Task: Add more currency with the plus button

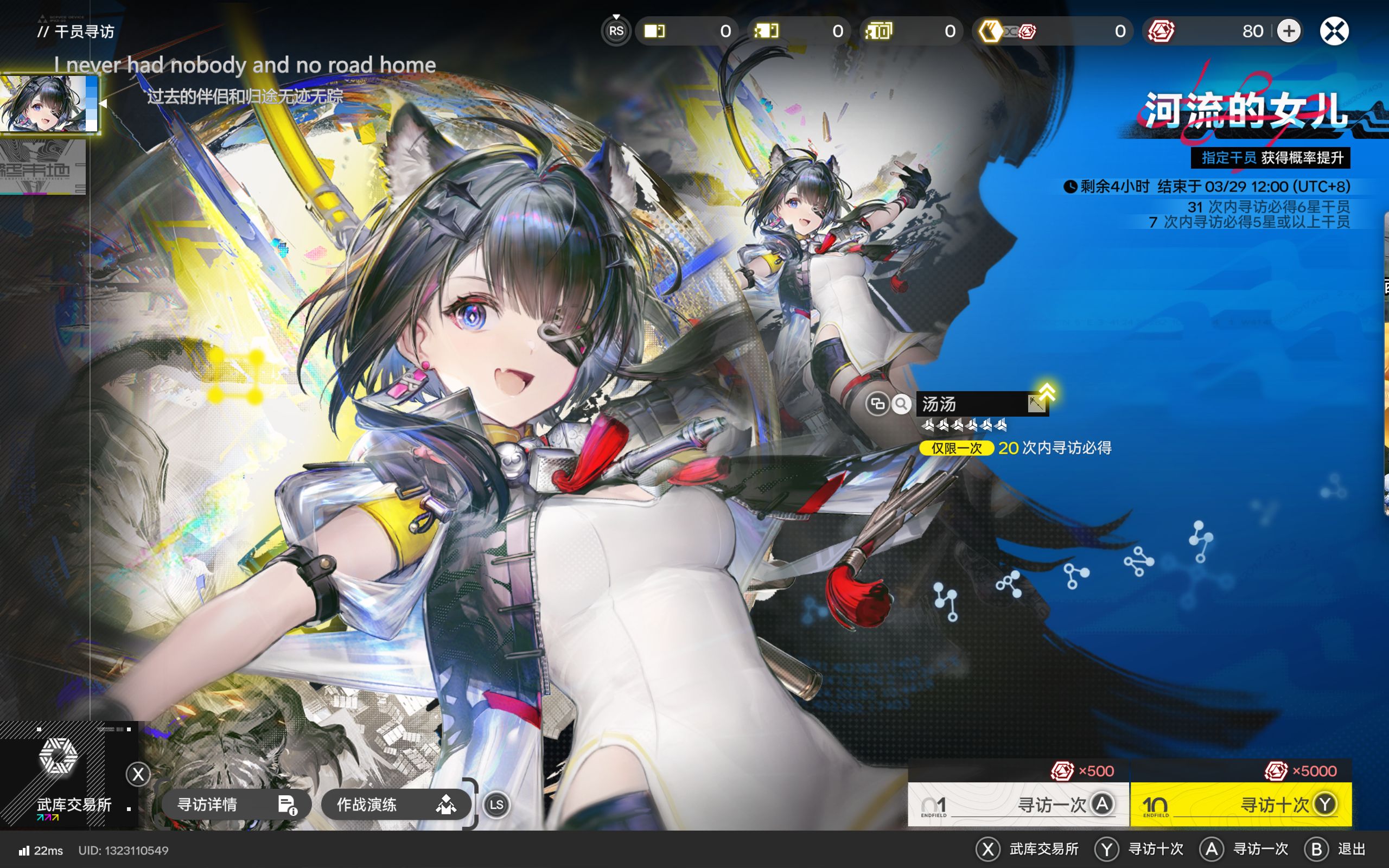Action: pos(1289,31)
